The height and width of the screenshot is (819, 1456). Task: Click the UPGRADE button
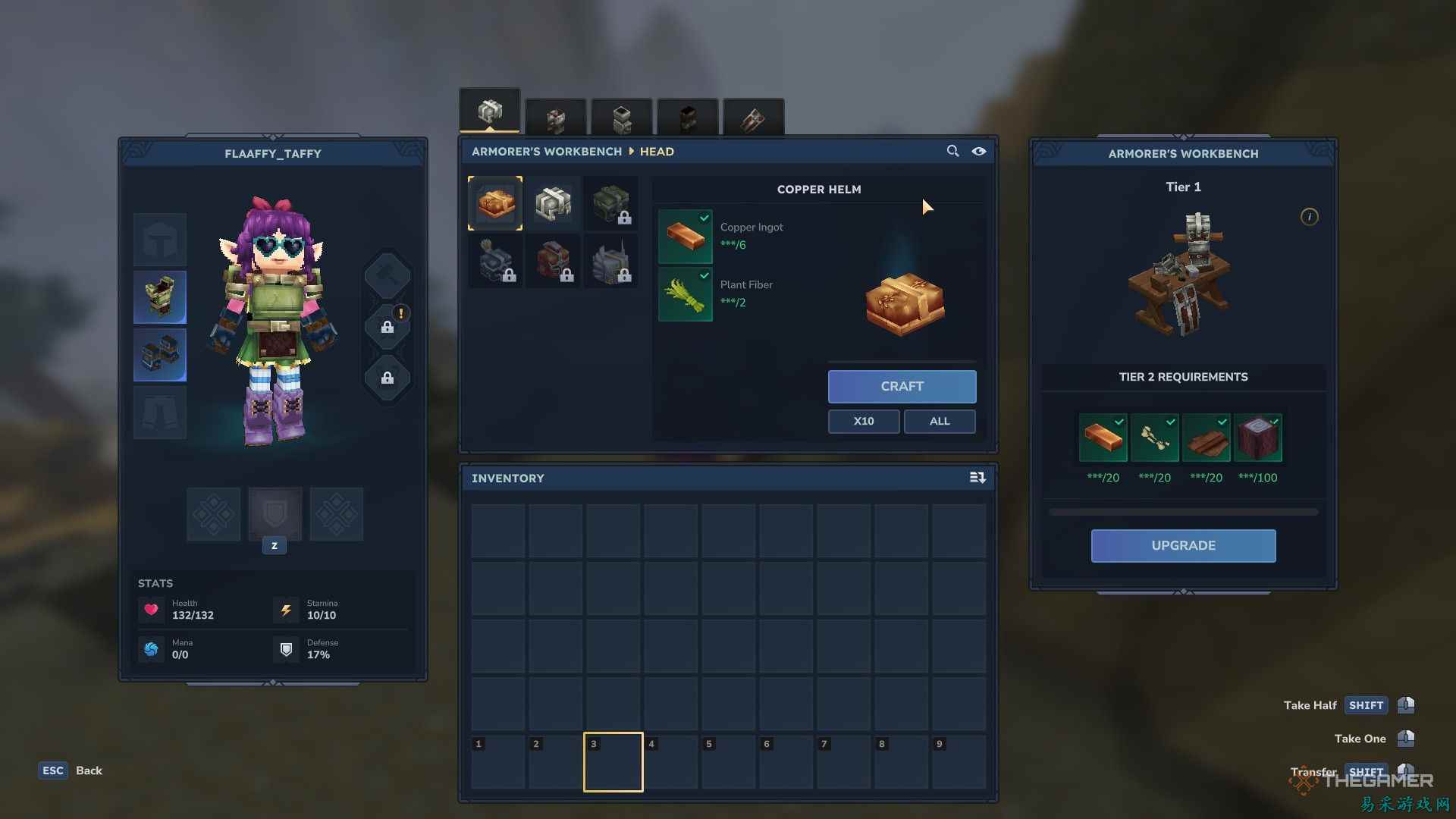click(x=1183, y=545)
